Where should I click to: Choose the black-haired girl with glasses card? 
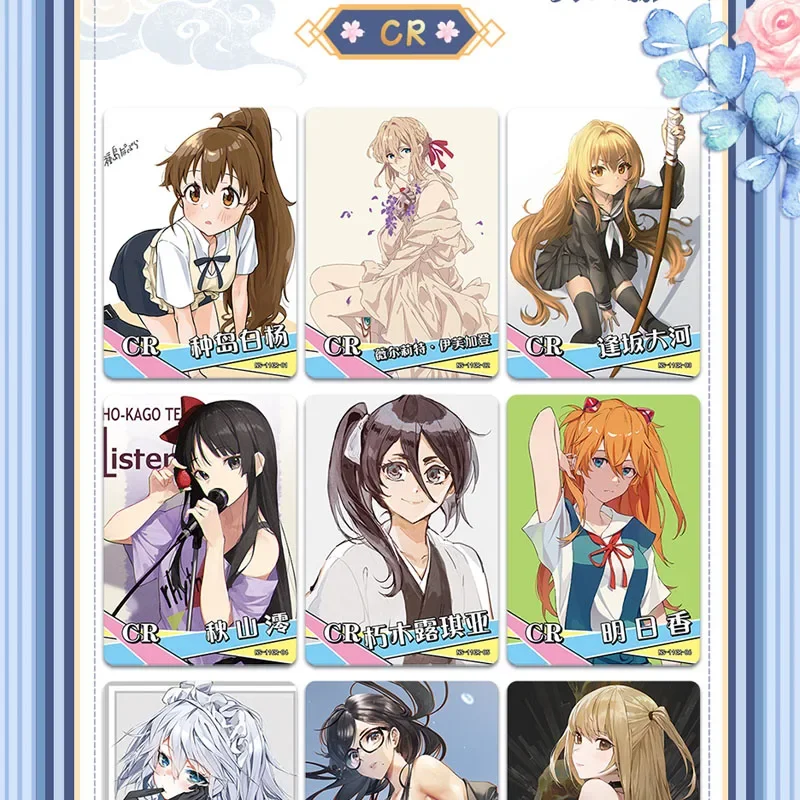tap(402, 740)
